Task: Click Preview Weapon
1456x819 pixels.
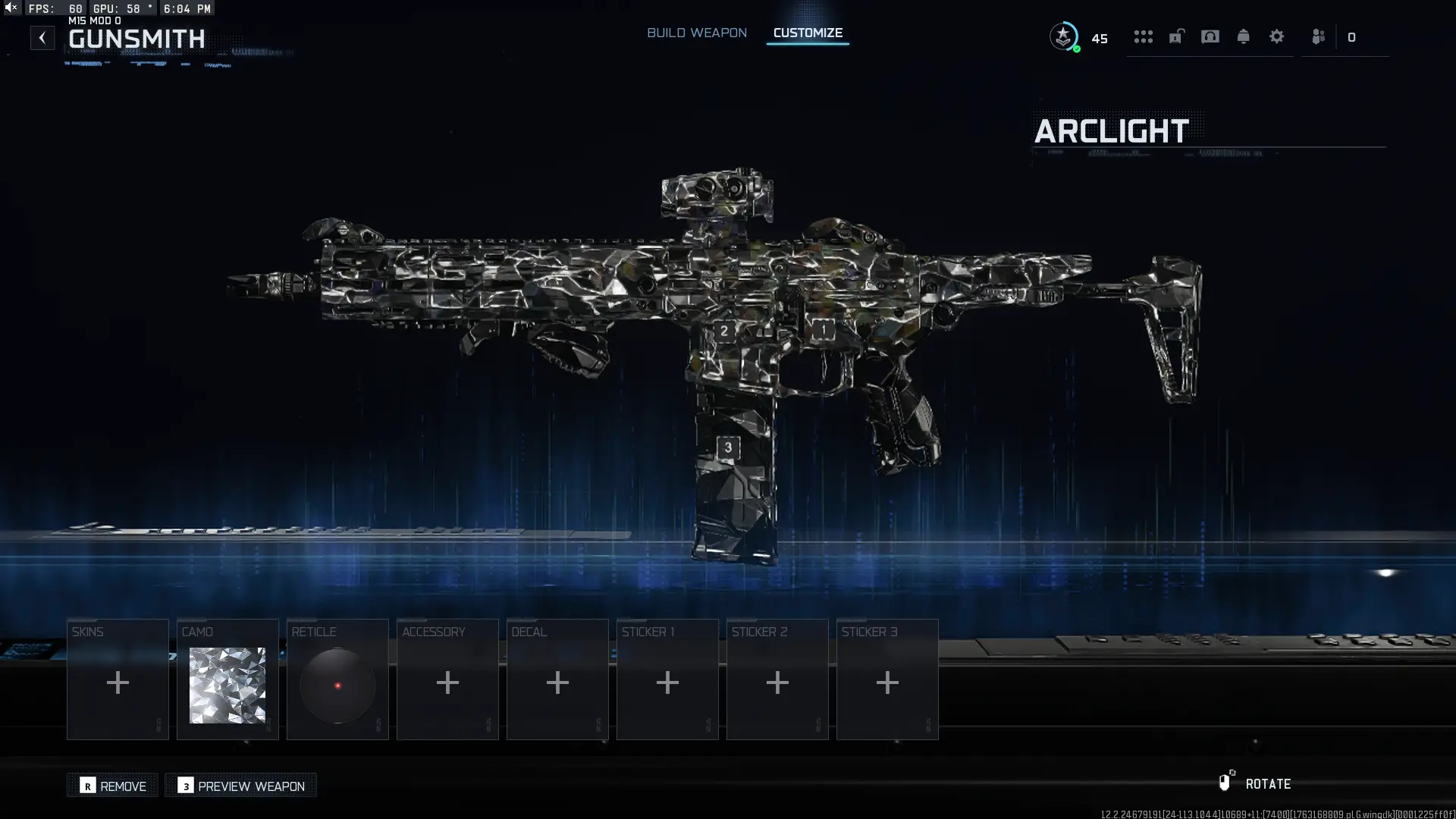Action: coord(240,786)
